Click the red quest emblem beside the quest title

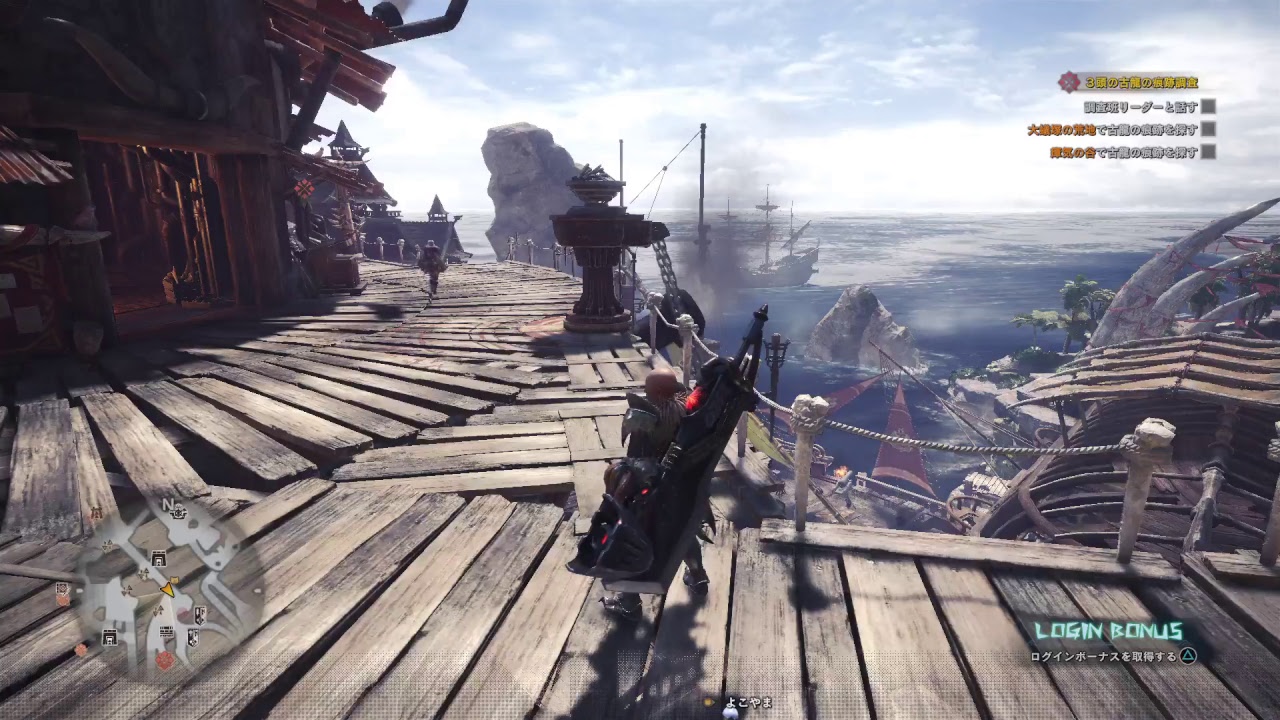pyautogui.click(x=1070, y=82)
